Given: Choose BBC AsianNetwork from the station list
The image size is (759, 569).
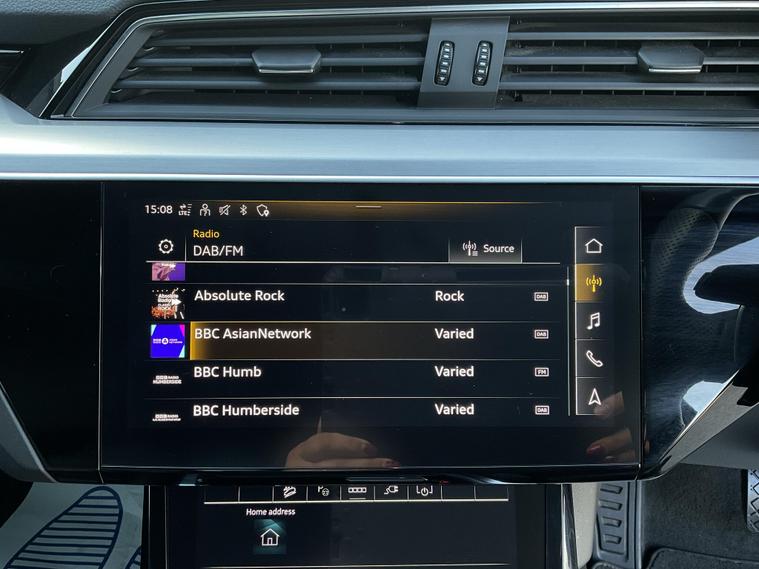Looking at the screenshot, I should pyautogui.click(x=350, y=334).
